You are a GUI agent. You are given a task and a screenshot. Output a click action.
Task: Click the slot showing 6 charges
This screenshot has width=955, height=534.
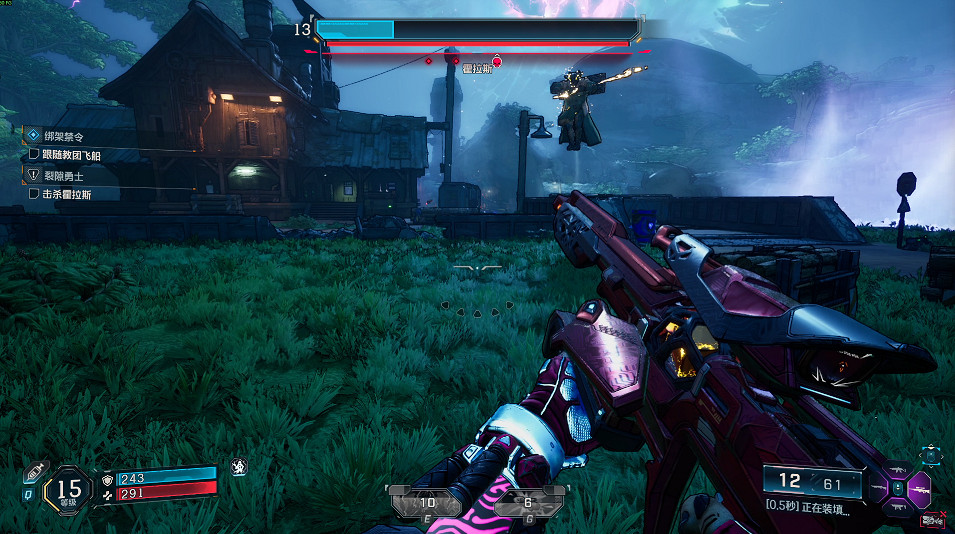[527, 503]
